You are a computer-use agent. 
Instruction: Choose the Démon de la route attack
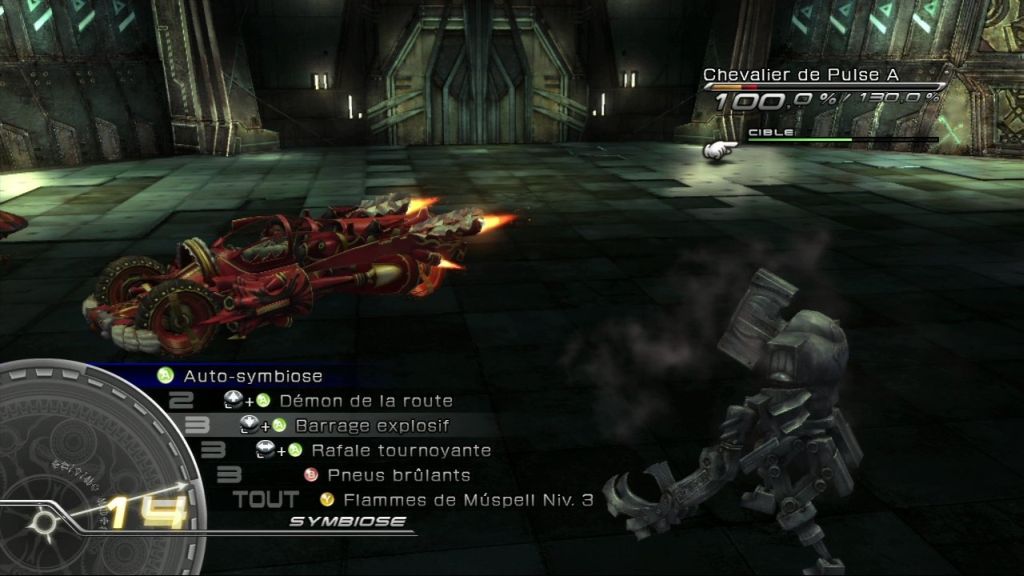click(x=365, y=401)
